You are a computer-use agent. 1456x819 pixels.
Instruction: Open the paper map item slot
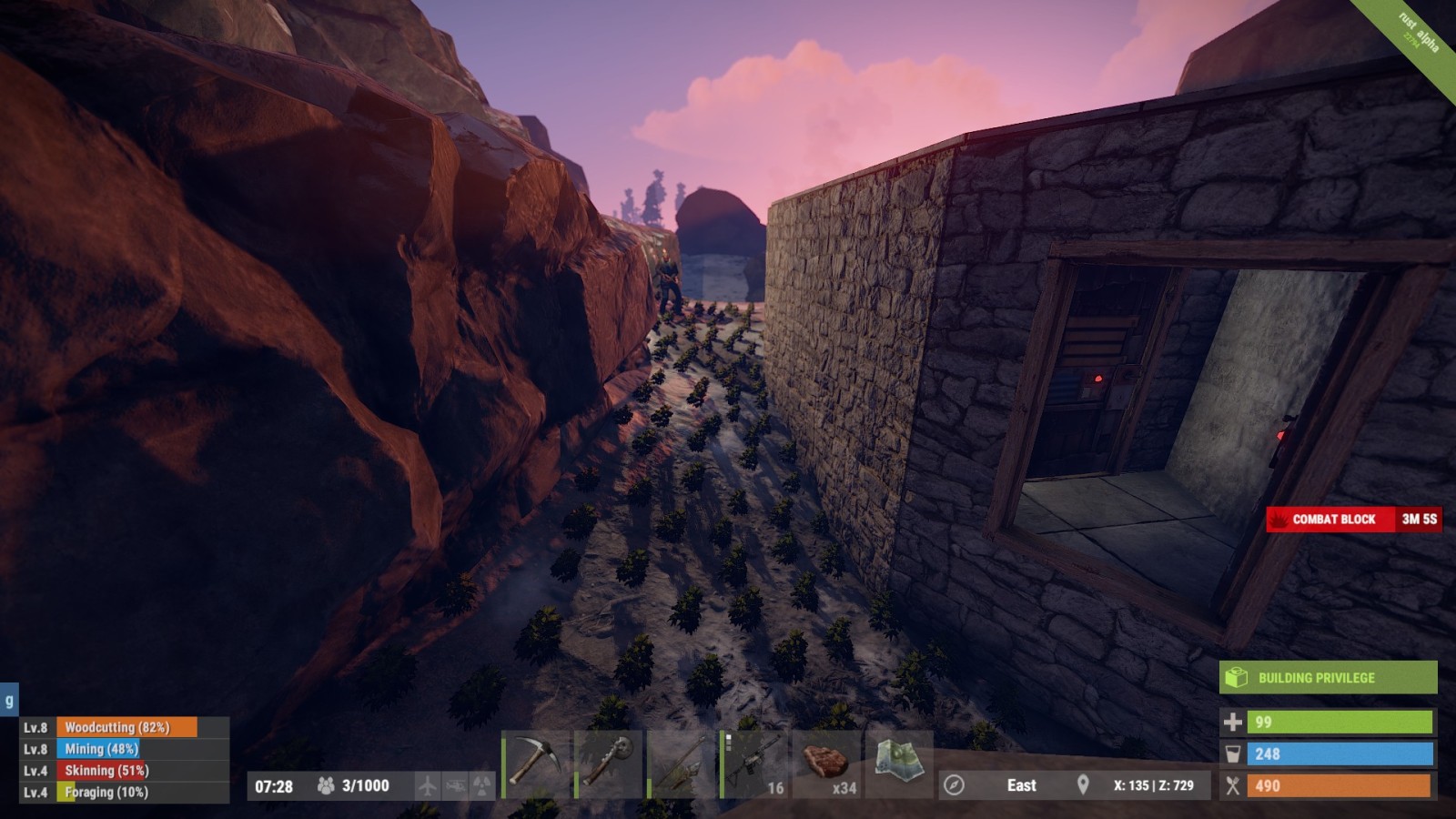(898, 763)
